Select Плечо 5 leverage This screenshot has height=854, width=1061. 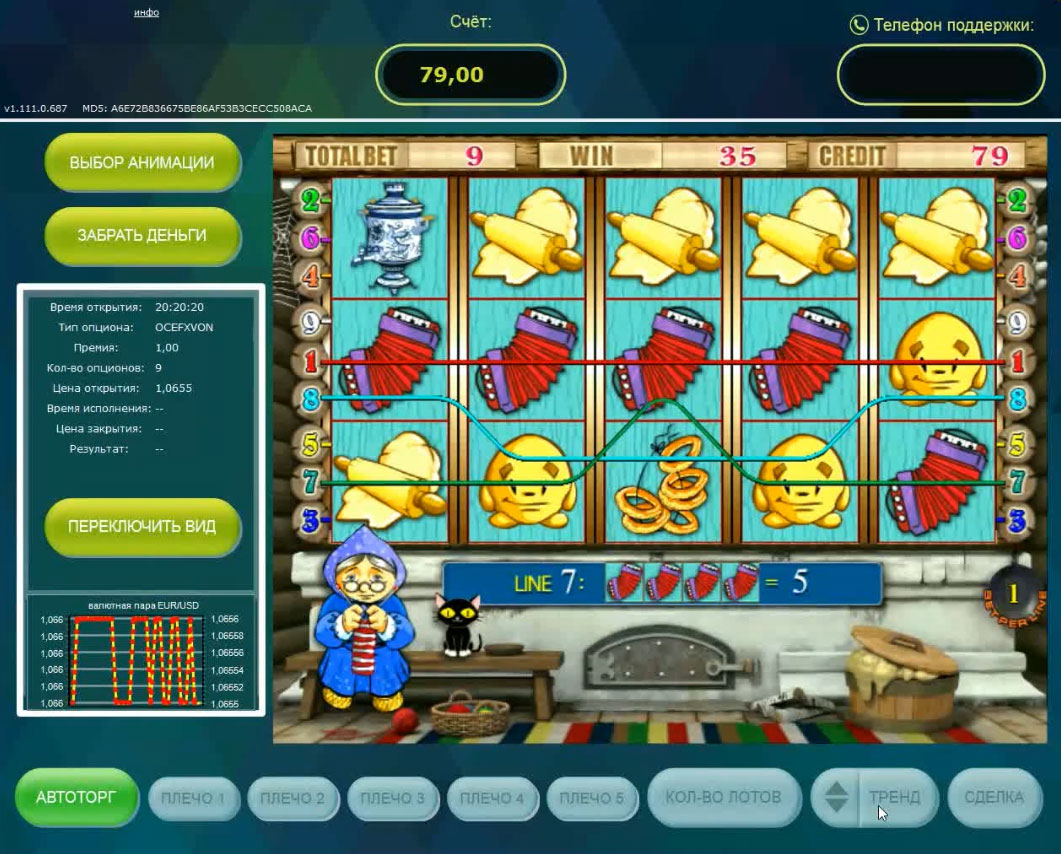pos(592,798)
